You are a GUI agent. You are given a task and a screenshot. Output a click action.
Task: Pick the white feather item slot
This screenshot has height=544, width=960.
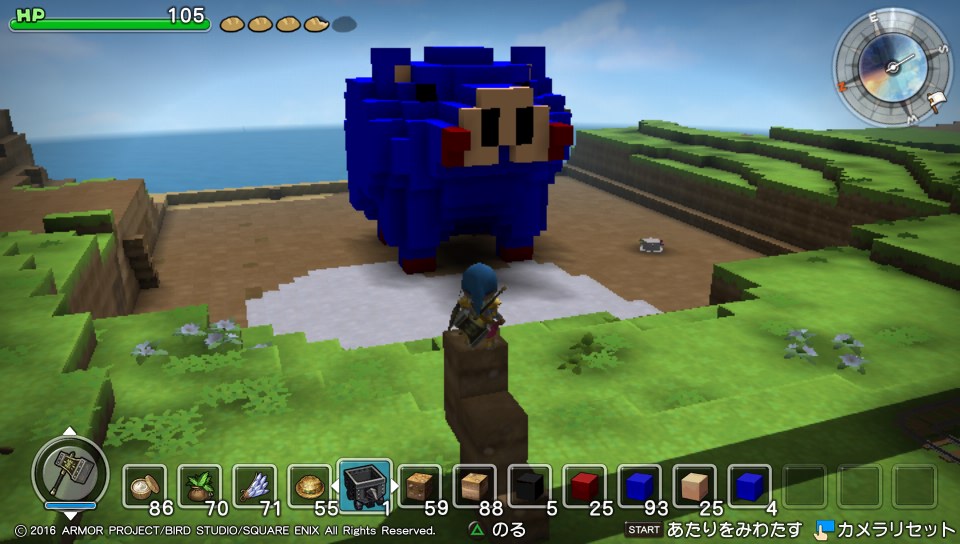(254, 486)
